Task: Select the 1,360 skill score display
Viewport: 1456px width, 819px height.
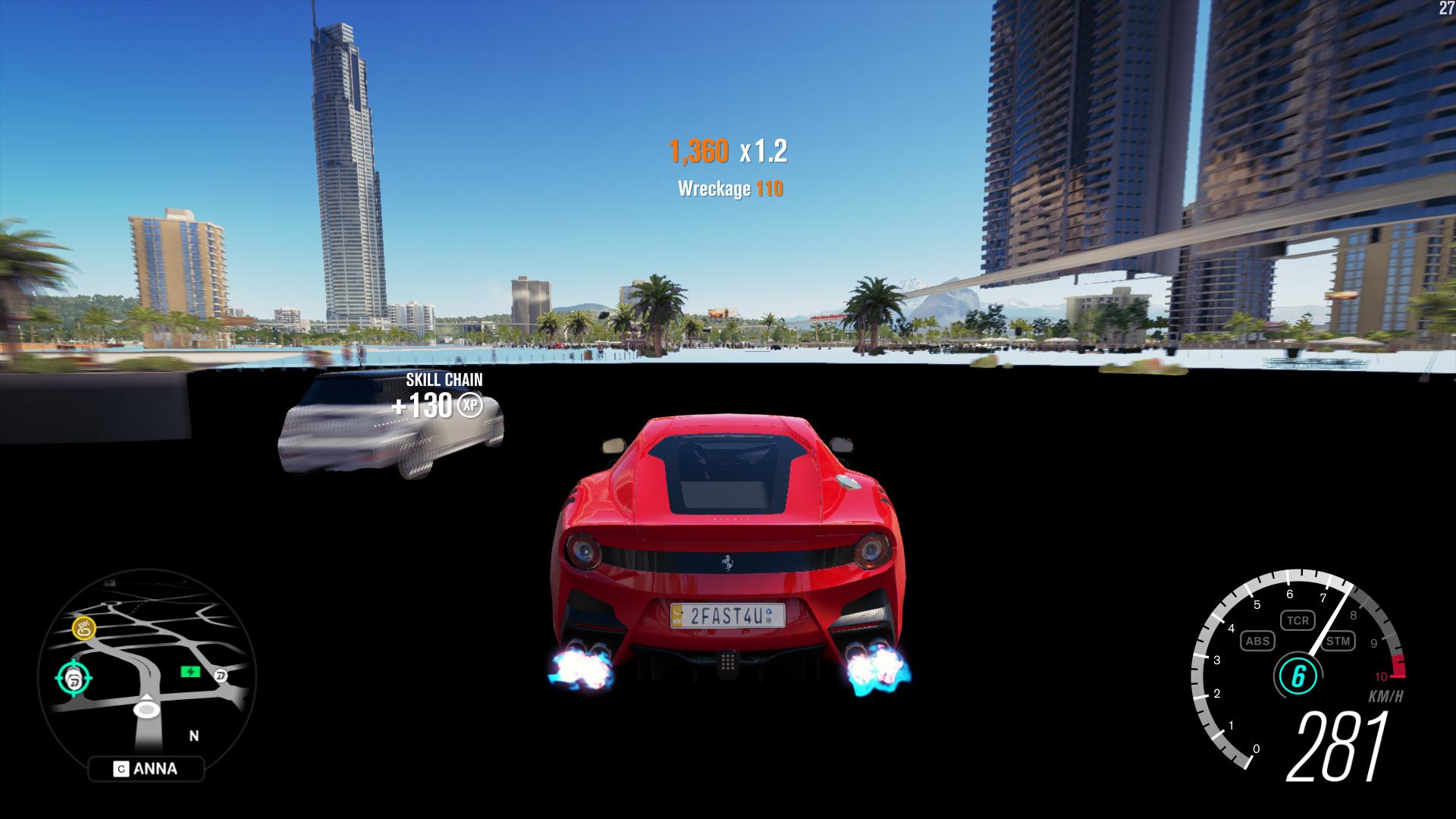Action: point(698,152)
